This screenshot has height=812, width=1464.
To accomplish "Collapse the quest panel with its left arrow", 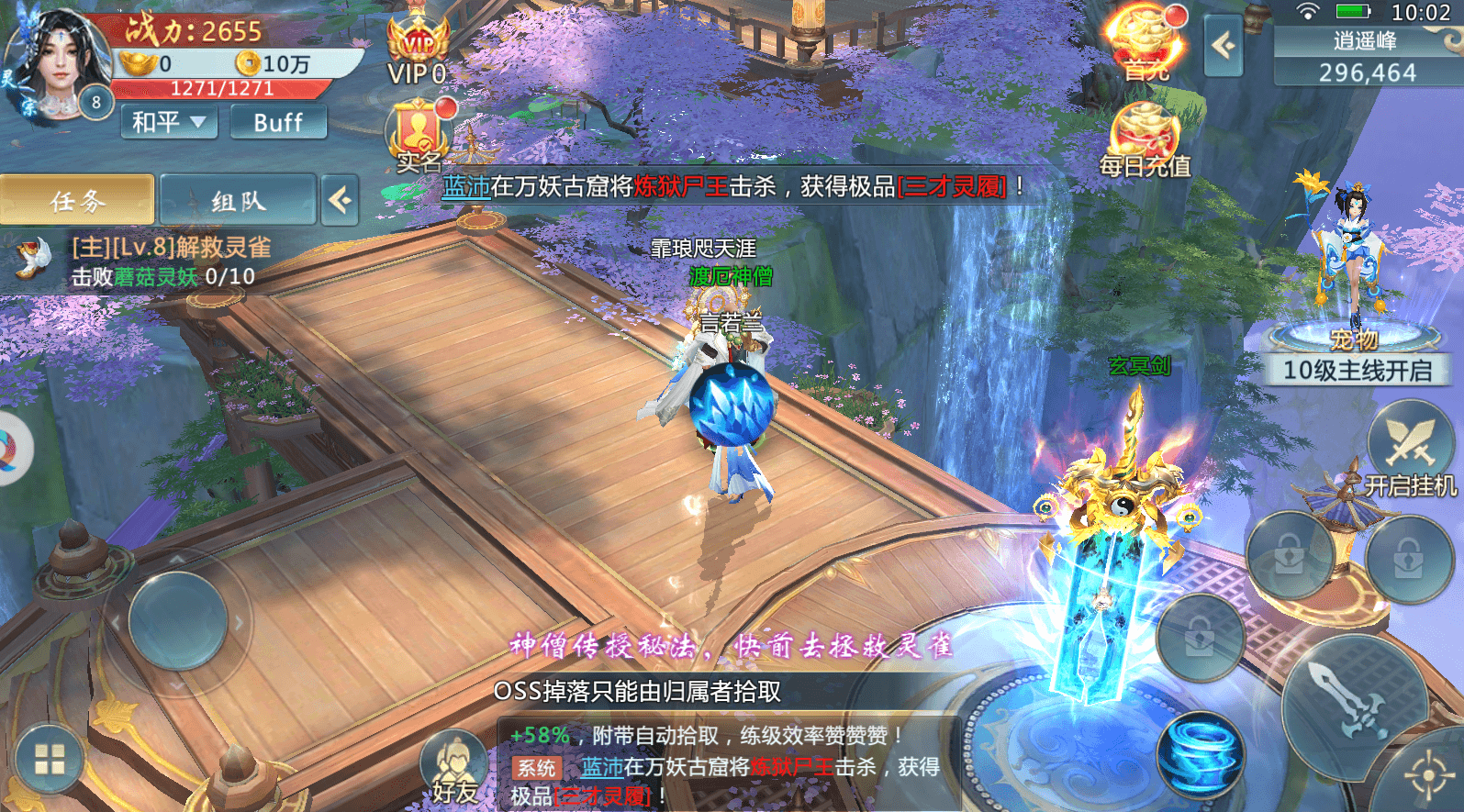I will (x=340, y=200).
